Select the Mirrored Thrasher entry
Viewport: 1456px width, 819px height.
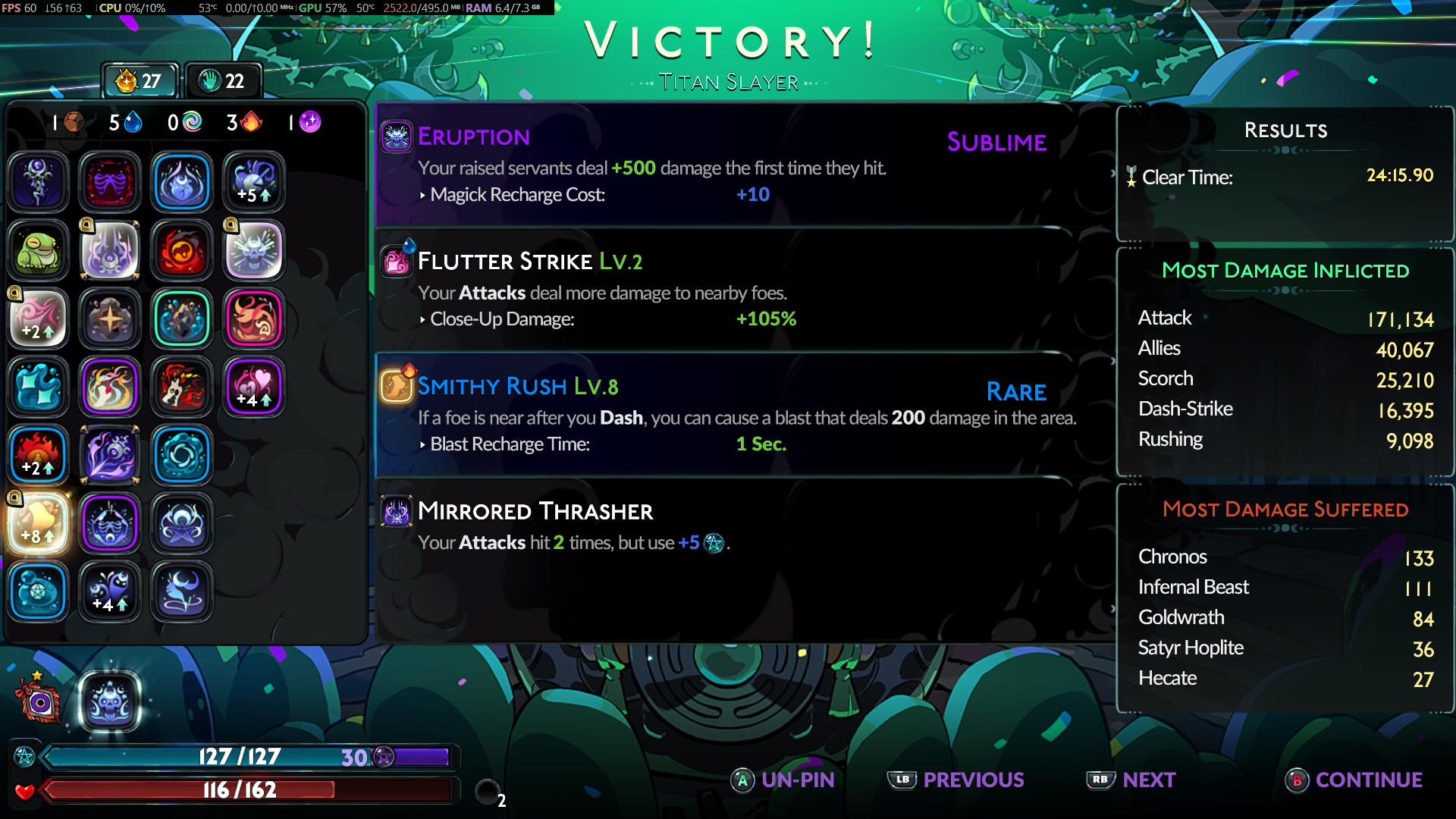[x=728, y=525]
